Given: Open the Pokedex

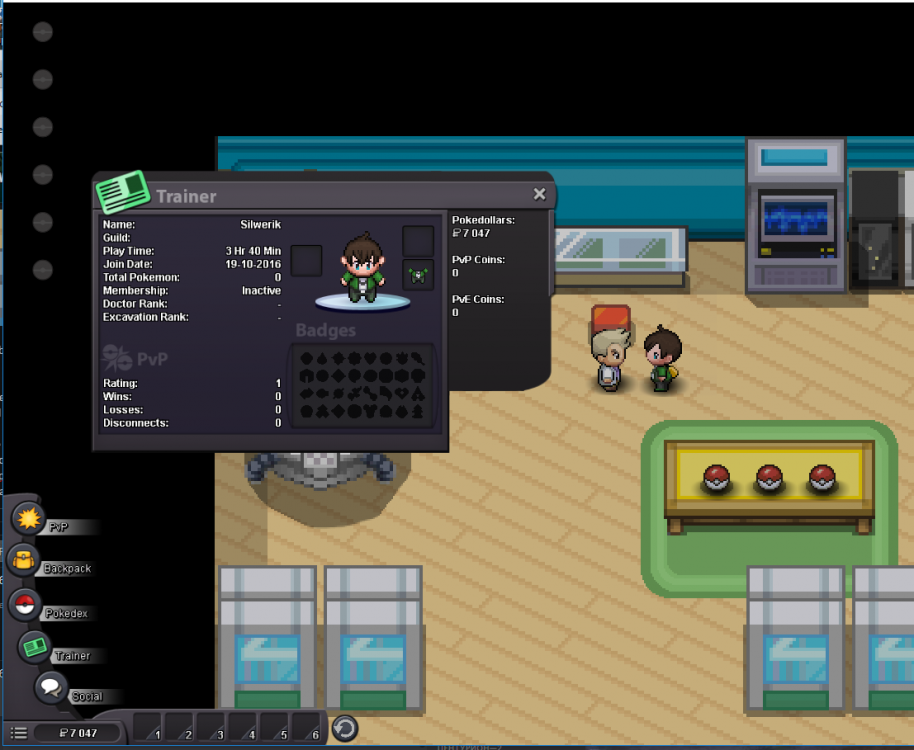Looking at the screenshot, I should (x=25, y=604).
